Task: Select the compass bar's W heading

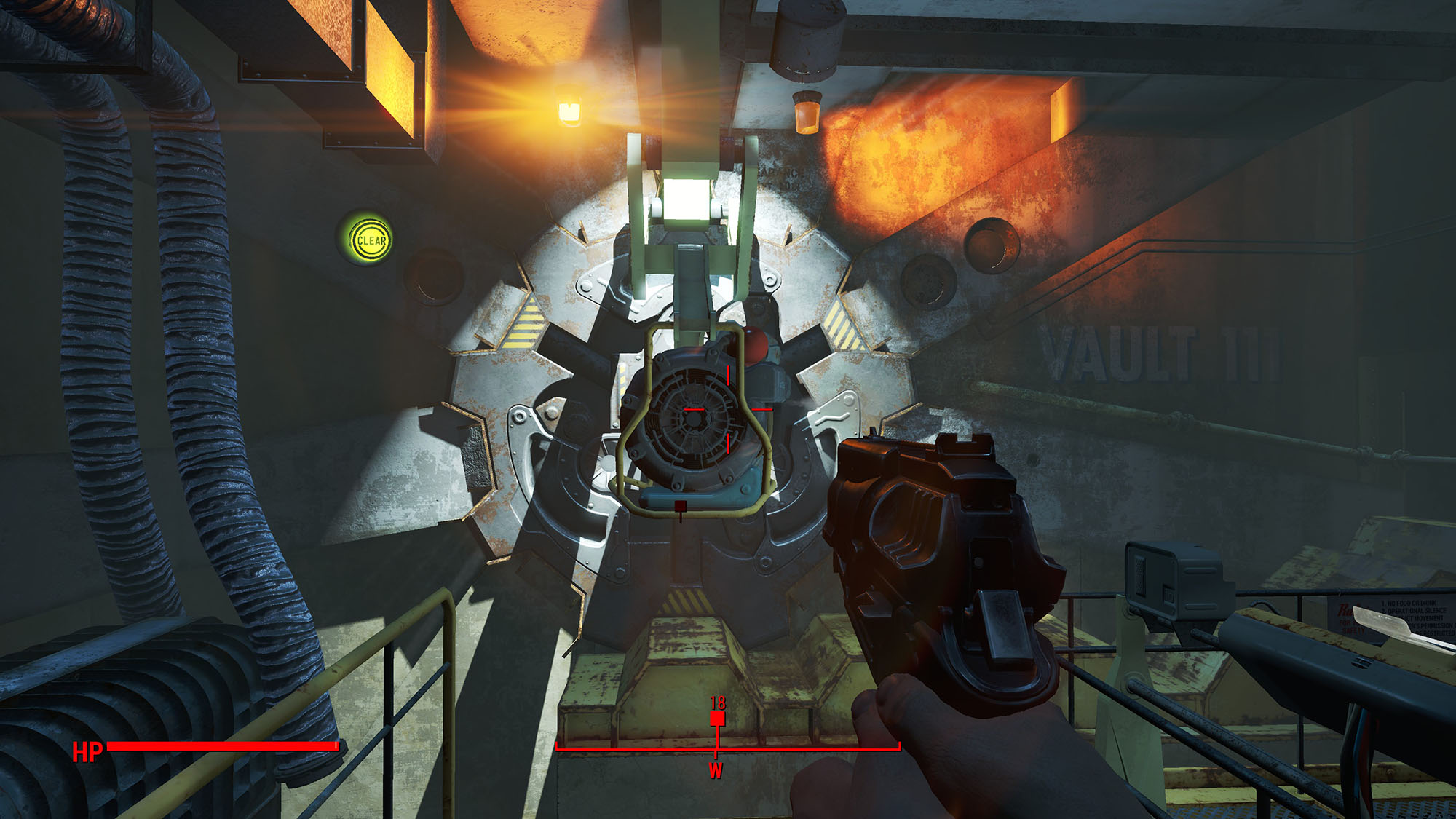Action: tap(716, 770)
